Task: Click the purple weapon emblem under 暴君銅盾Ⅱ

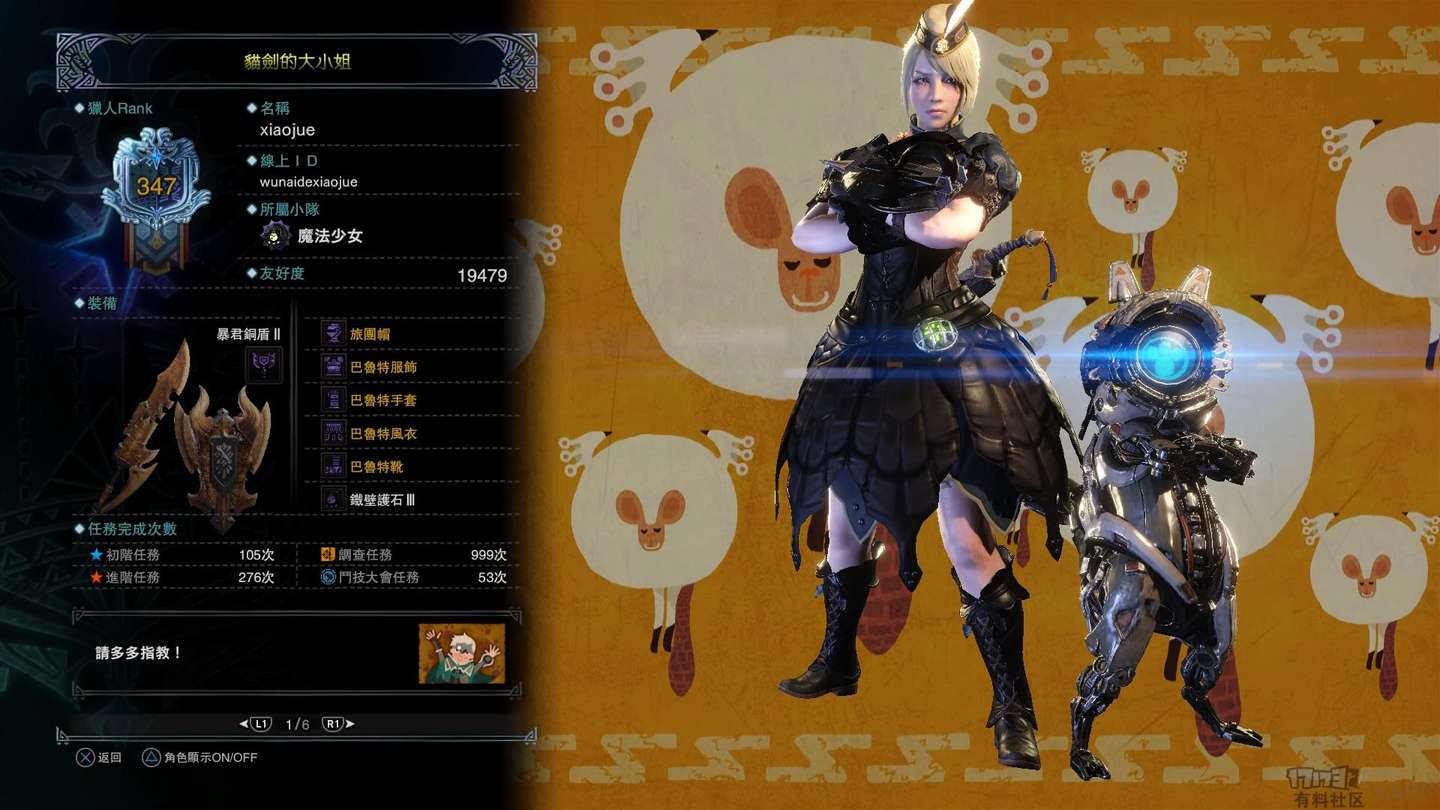Action: tap(264, 364)
